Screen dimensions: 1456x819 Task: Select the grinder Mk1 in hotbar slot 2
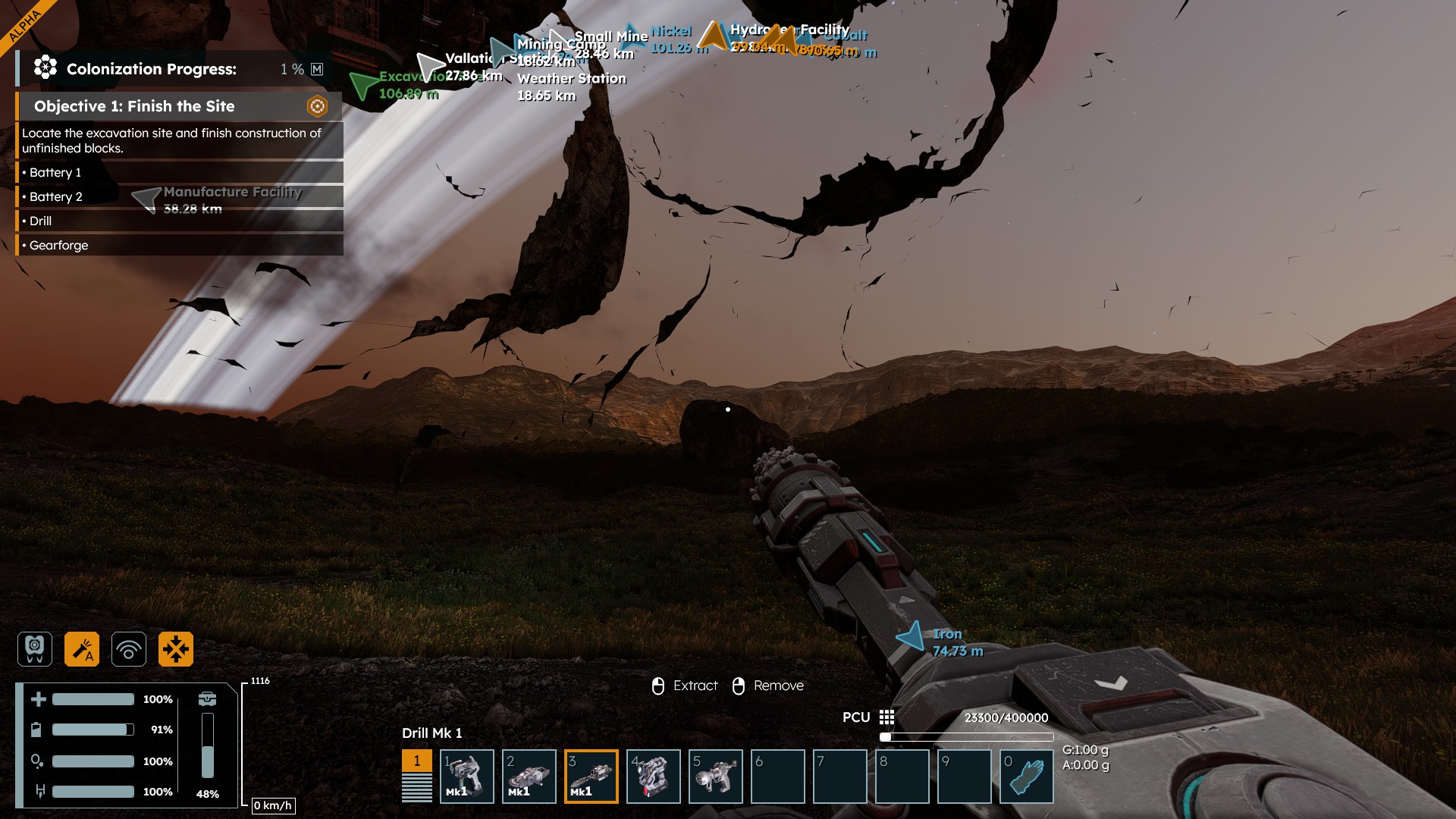pos(529,776)
